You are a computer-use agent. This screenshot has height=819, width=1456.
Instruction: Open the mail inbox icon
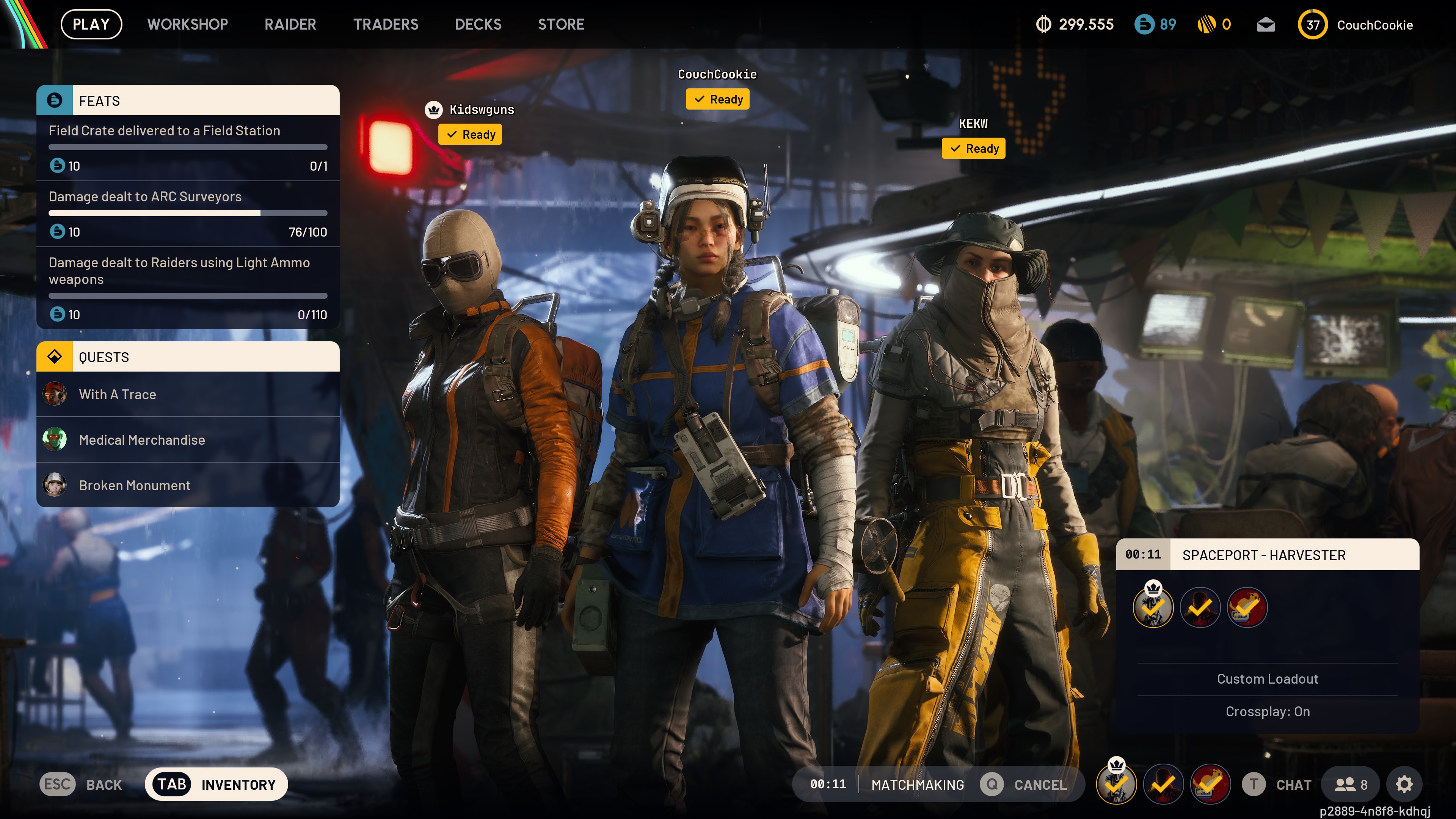click(1266, 24)
